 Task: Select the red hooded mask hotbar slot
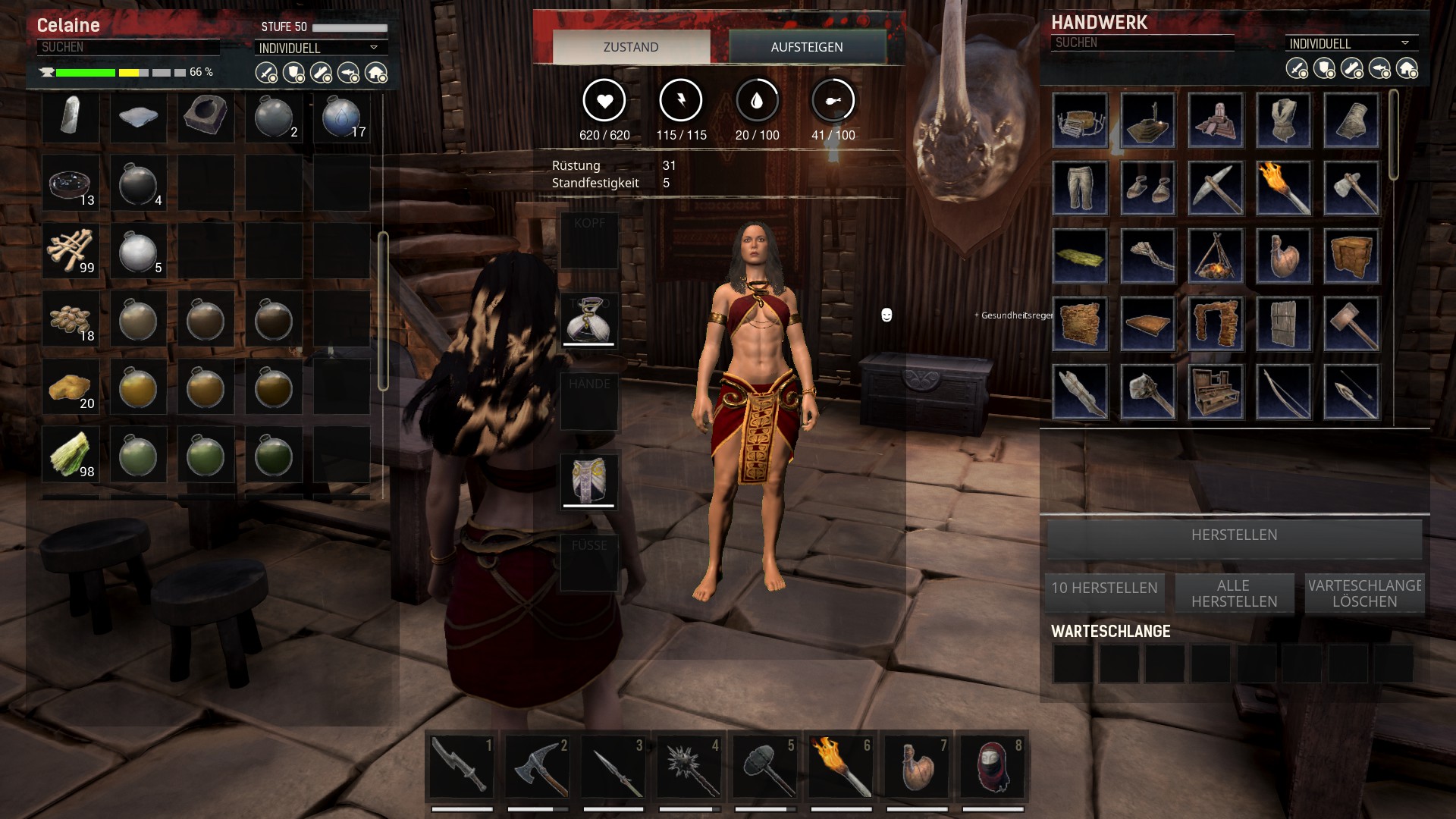992,767
